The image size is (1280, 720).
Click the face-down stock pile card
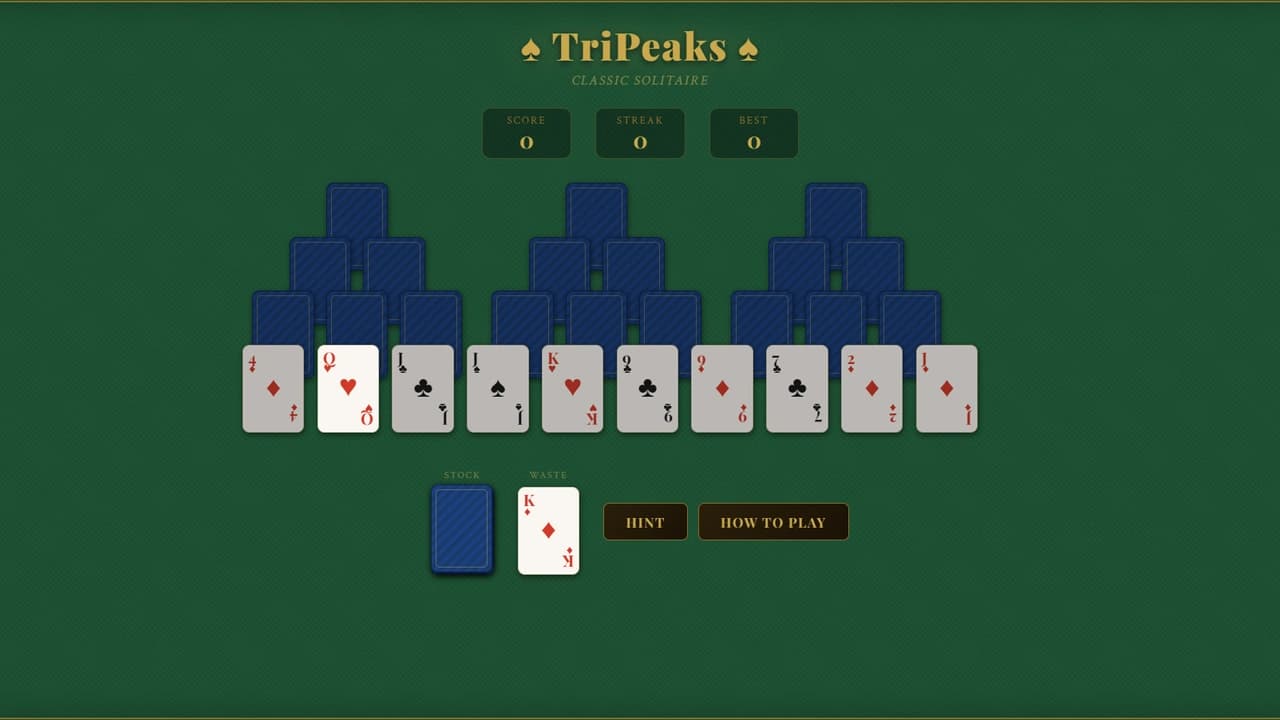(461, 529)
